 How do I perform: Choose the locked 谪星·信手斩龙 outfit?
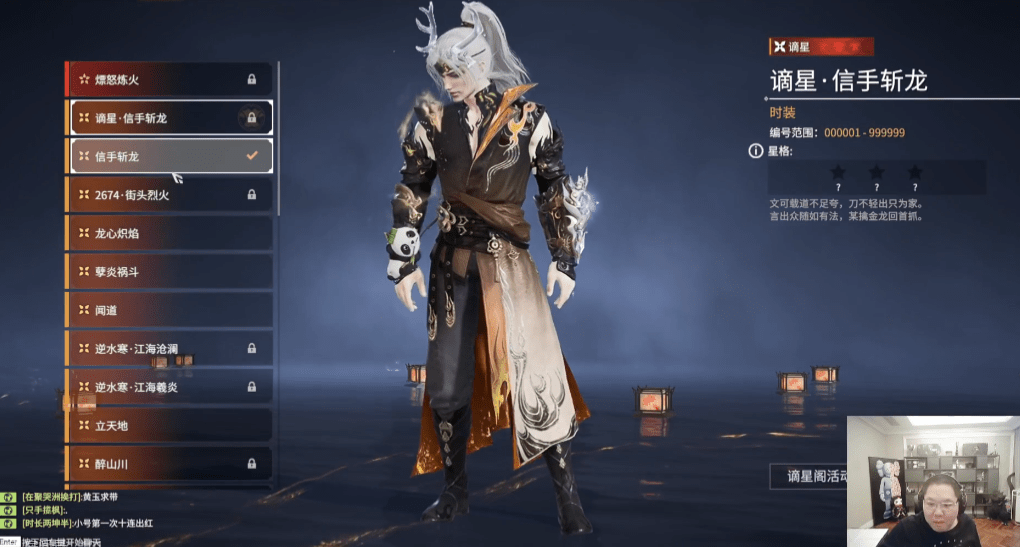168,118
